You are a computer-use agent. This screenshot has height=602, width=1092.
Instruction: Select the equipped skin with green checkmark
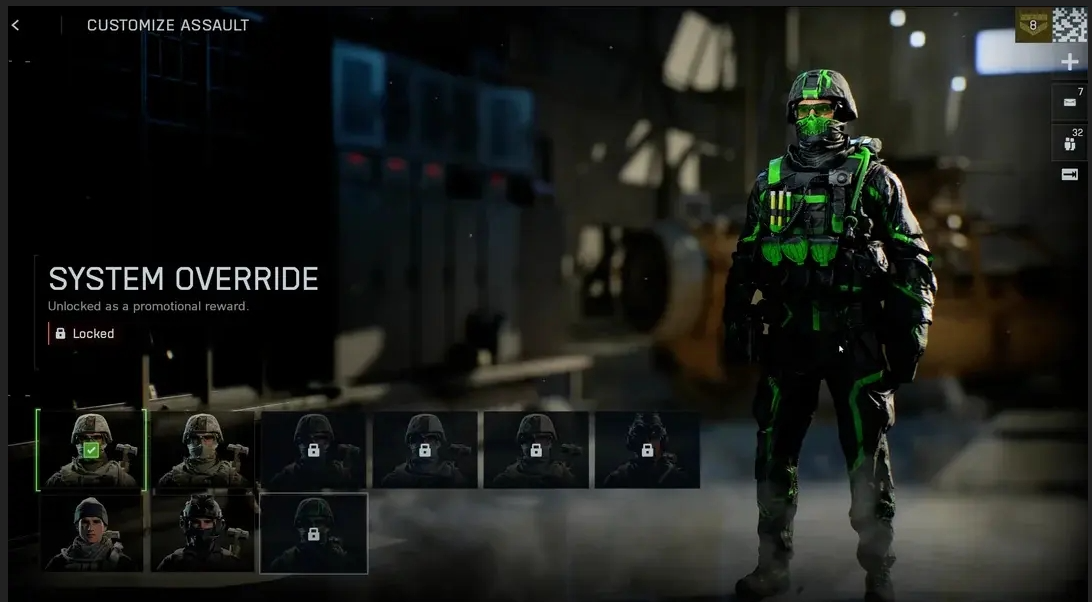coord(91,450)
